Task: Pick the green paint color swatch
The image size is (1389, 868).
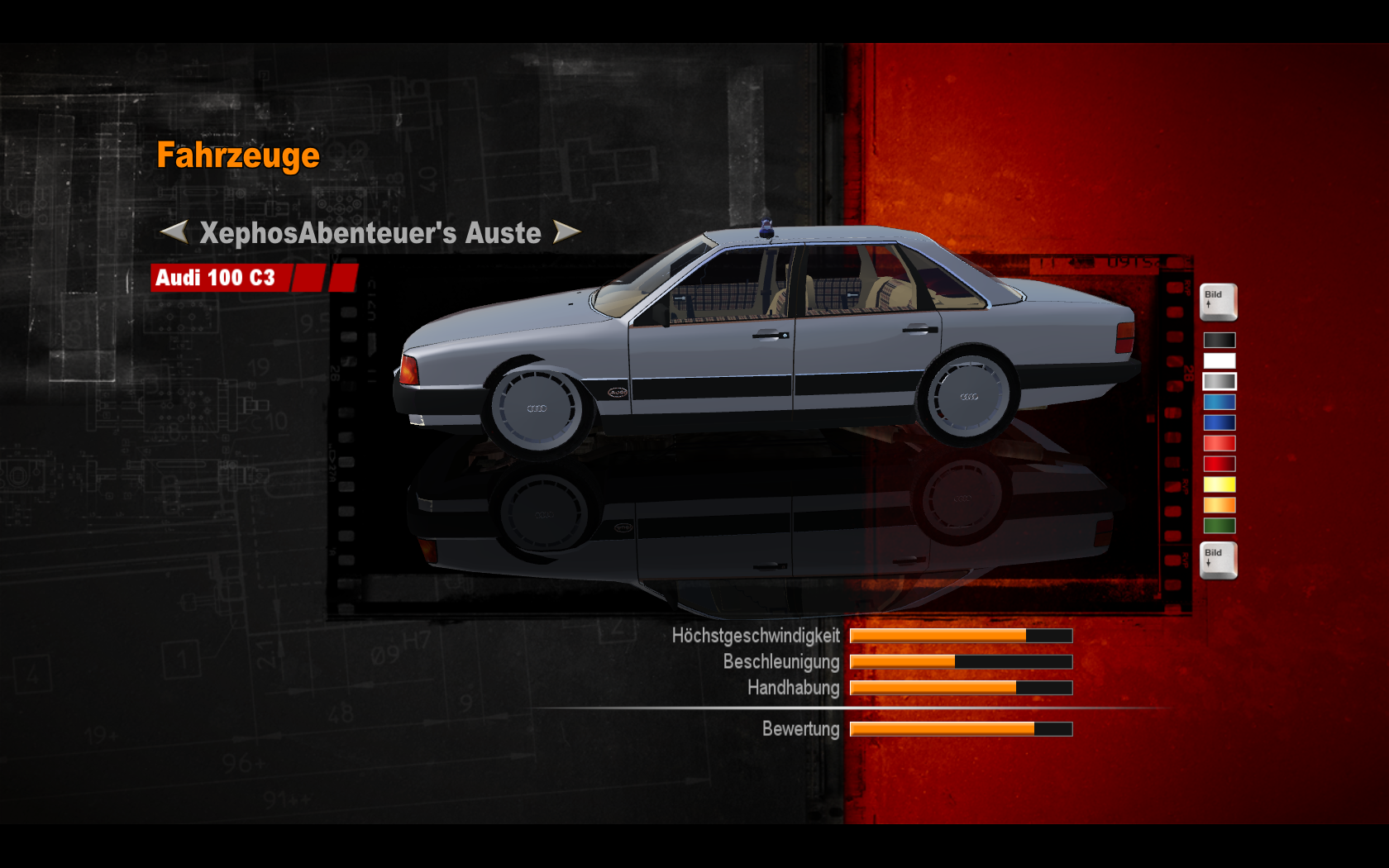Action: click(x=1219, y=526)
